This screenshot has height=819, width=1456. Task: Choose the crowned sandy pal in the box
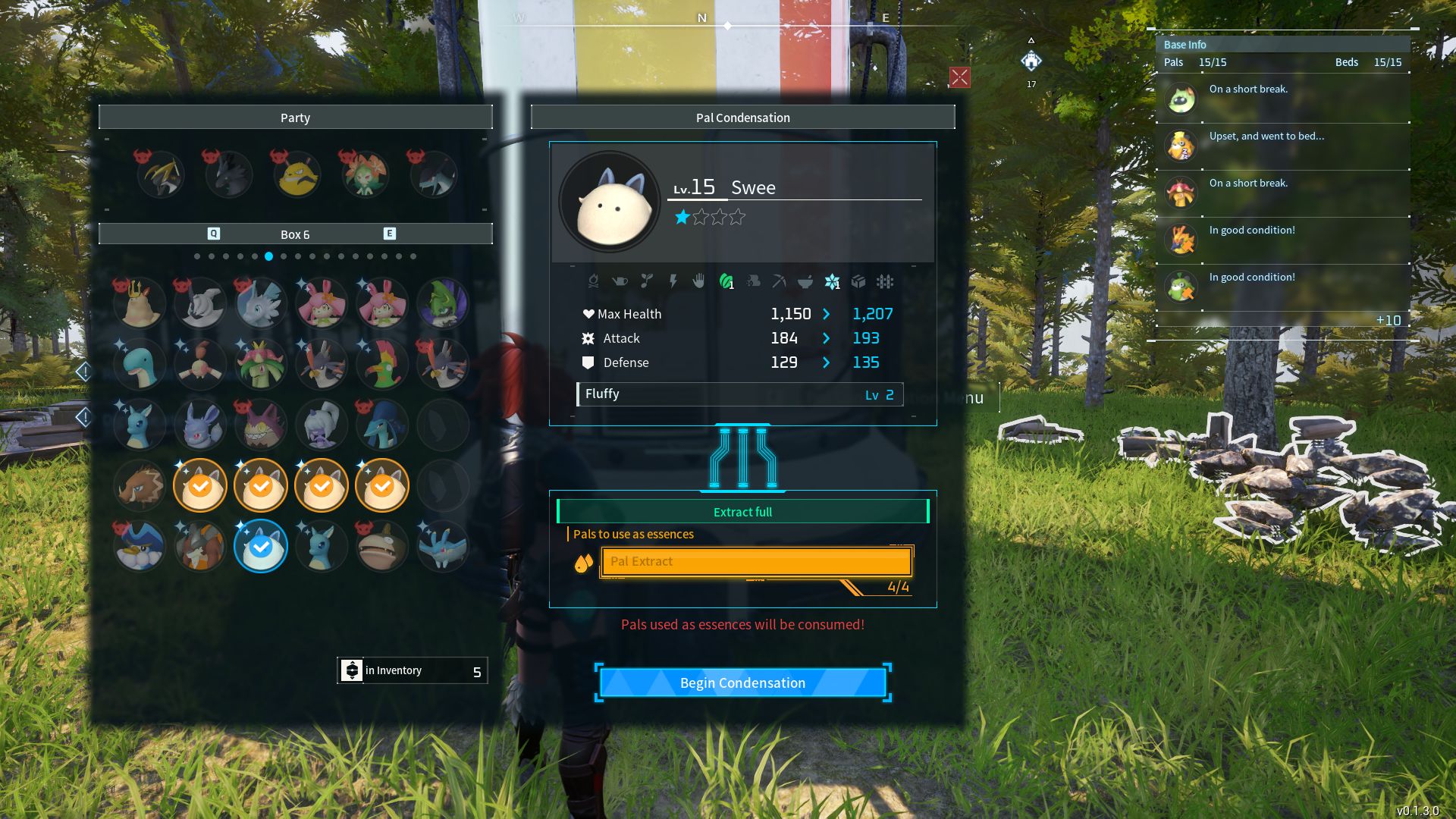click(x=140, y=303)
